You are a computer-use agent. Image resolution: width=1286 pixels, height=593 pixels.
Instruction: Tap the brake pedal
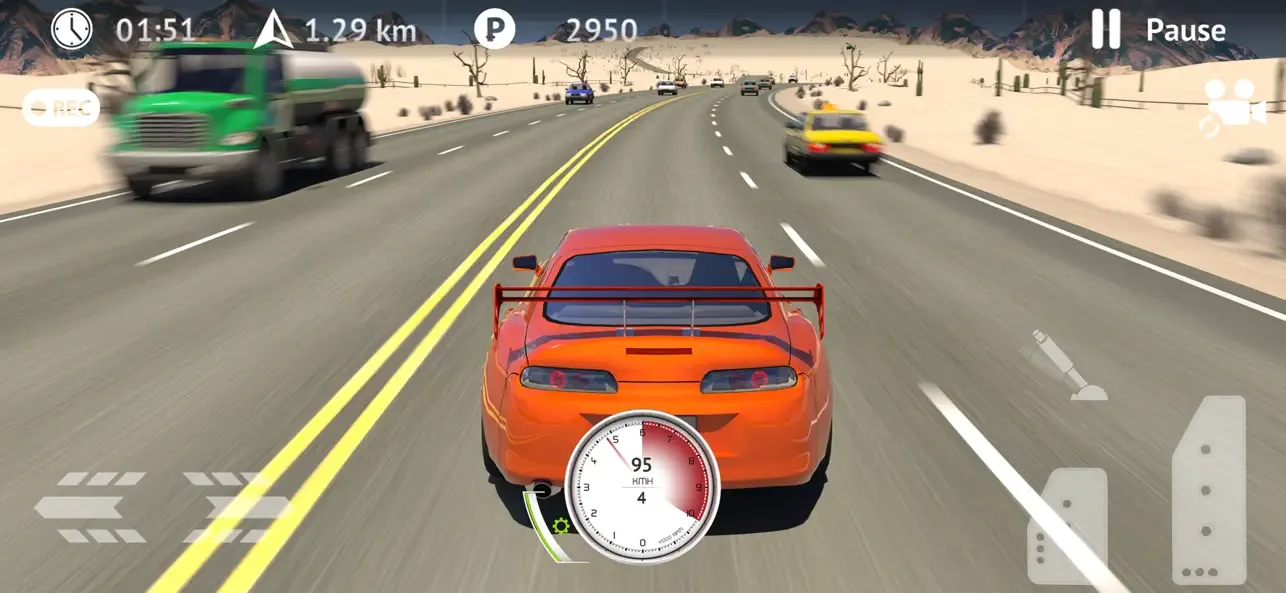pos(1067,525)
